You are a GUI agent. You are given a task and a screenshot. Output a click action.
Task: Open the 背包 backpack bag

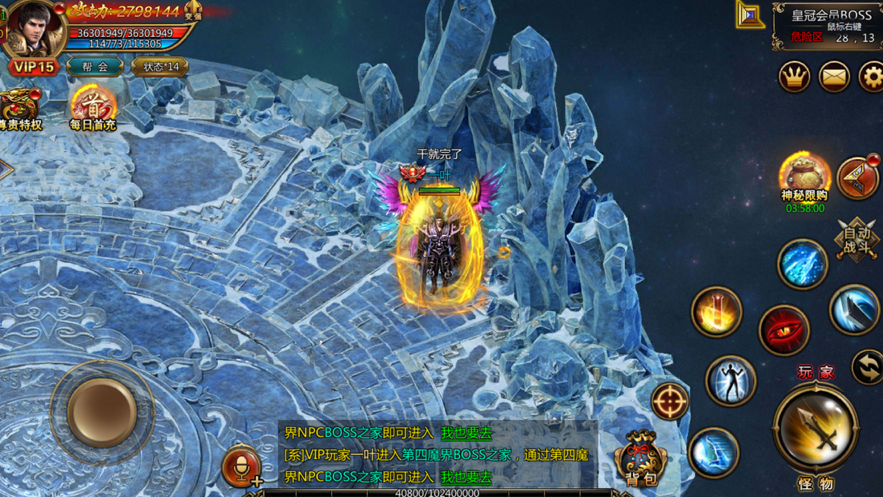641,460
